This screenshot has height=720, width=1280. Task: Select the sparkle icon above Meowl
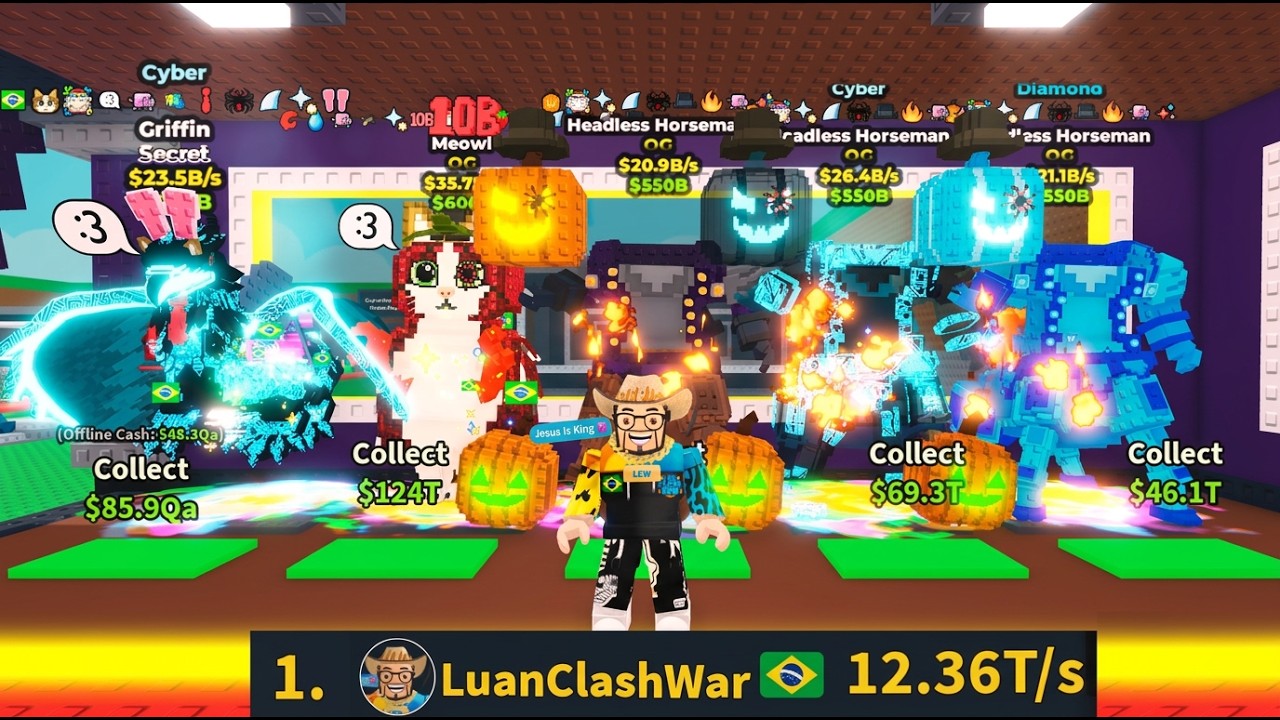[x=394, y=115]
